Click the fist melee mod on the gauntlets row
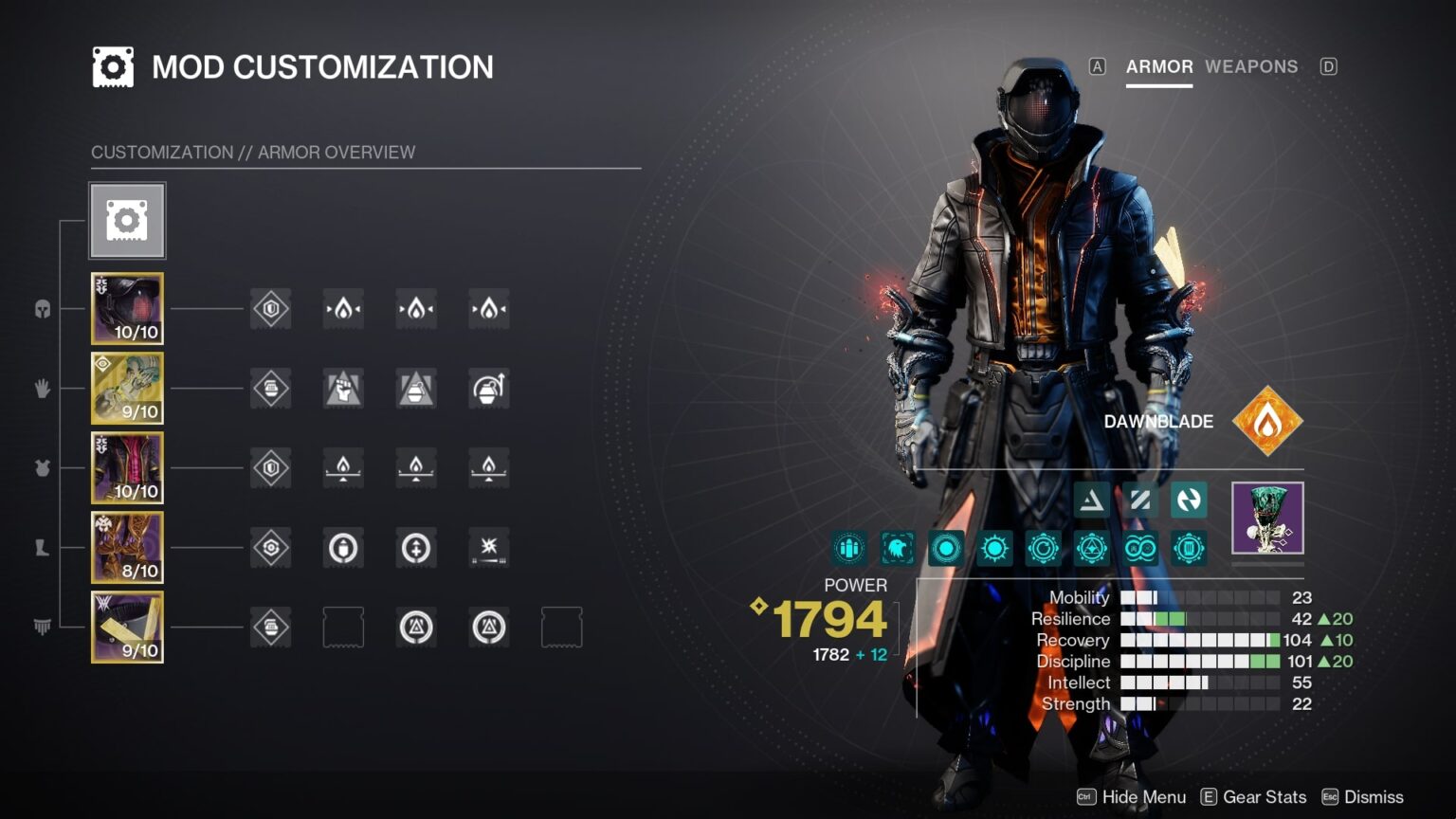 click(x=344, y=389)
